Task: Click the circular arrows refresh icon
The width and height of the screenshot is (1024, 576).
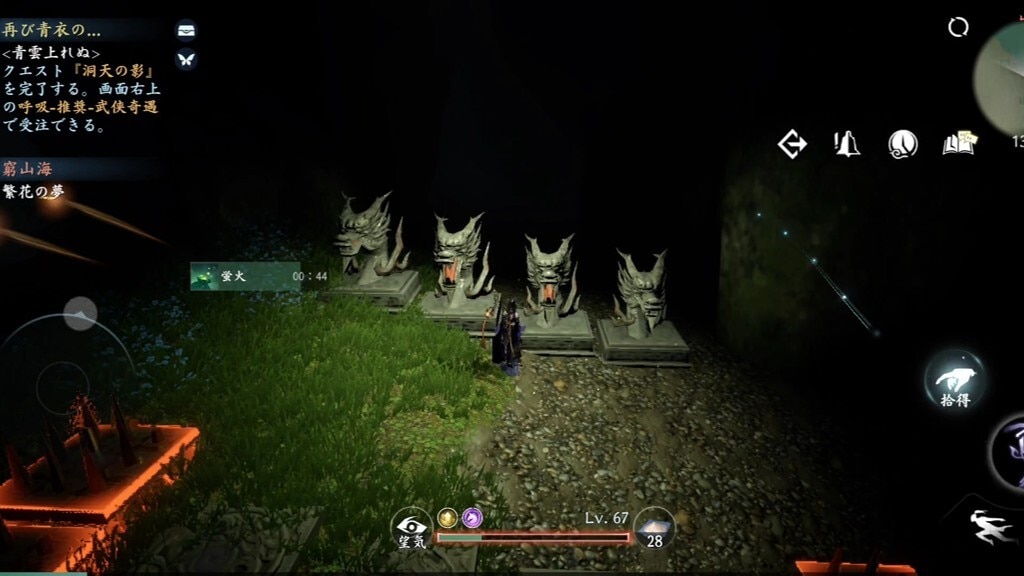Action: (x=958, y=28)
